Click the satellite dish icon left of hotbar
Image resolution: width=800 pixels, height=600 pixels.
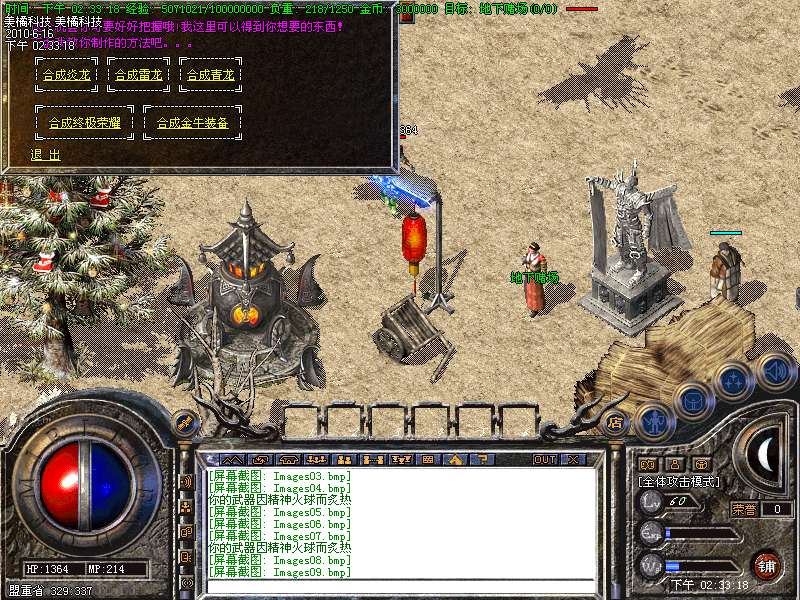pyautogui.click(x=183, y=424)
